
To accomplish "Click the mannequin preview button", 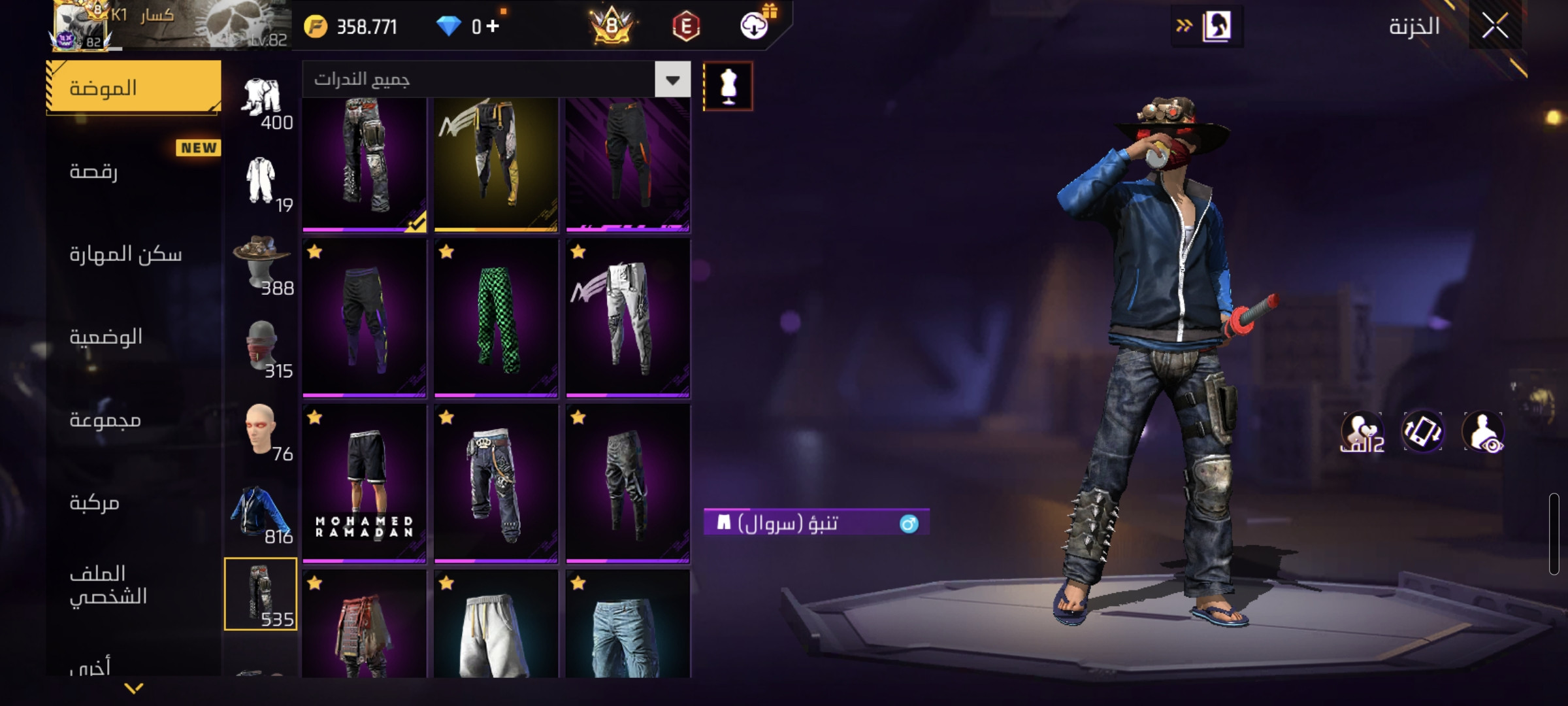I will (x=728, y=86).
